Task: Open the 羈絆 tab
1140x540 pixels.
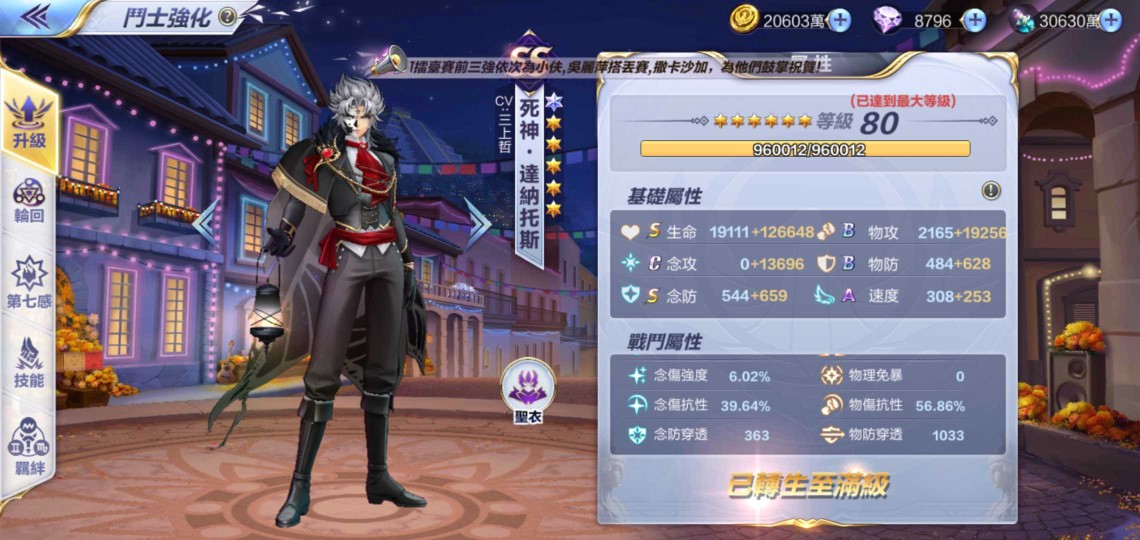Action: tap(30, 445)
